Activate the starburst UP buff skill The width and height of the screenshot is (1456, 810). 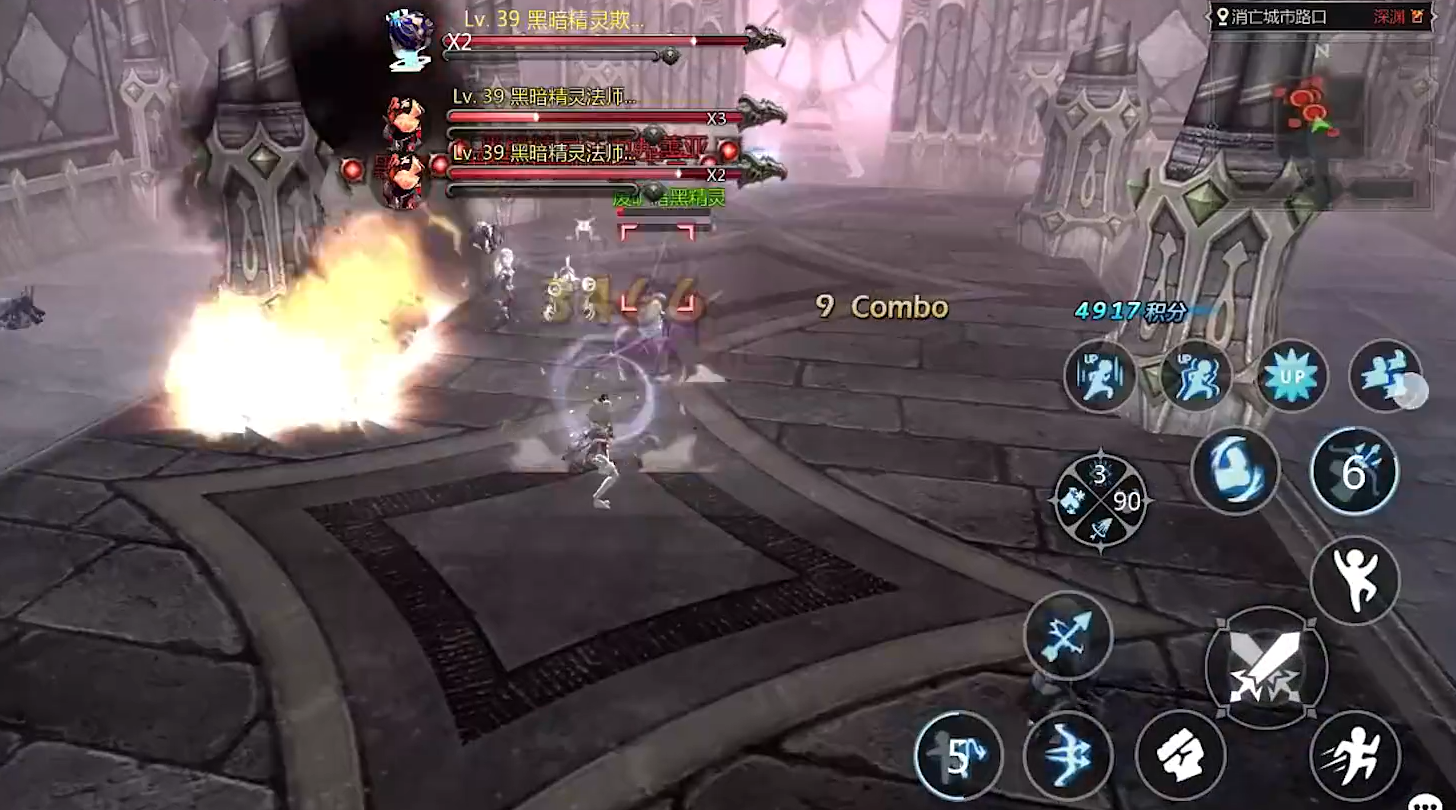[1292, 376]
